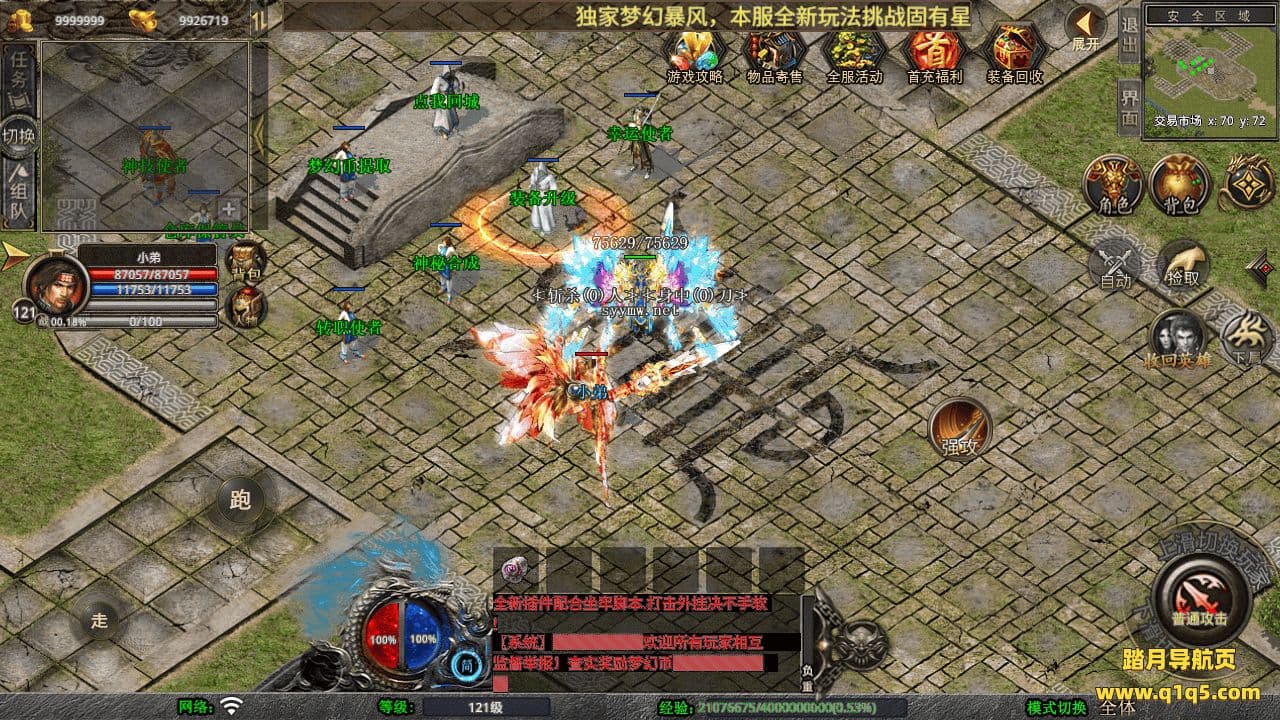The width and height of the screenshot is (1280, 720).
Task: Select the 退出 exit tab
Action: 1128,36
